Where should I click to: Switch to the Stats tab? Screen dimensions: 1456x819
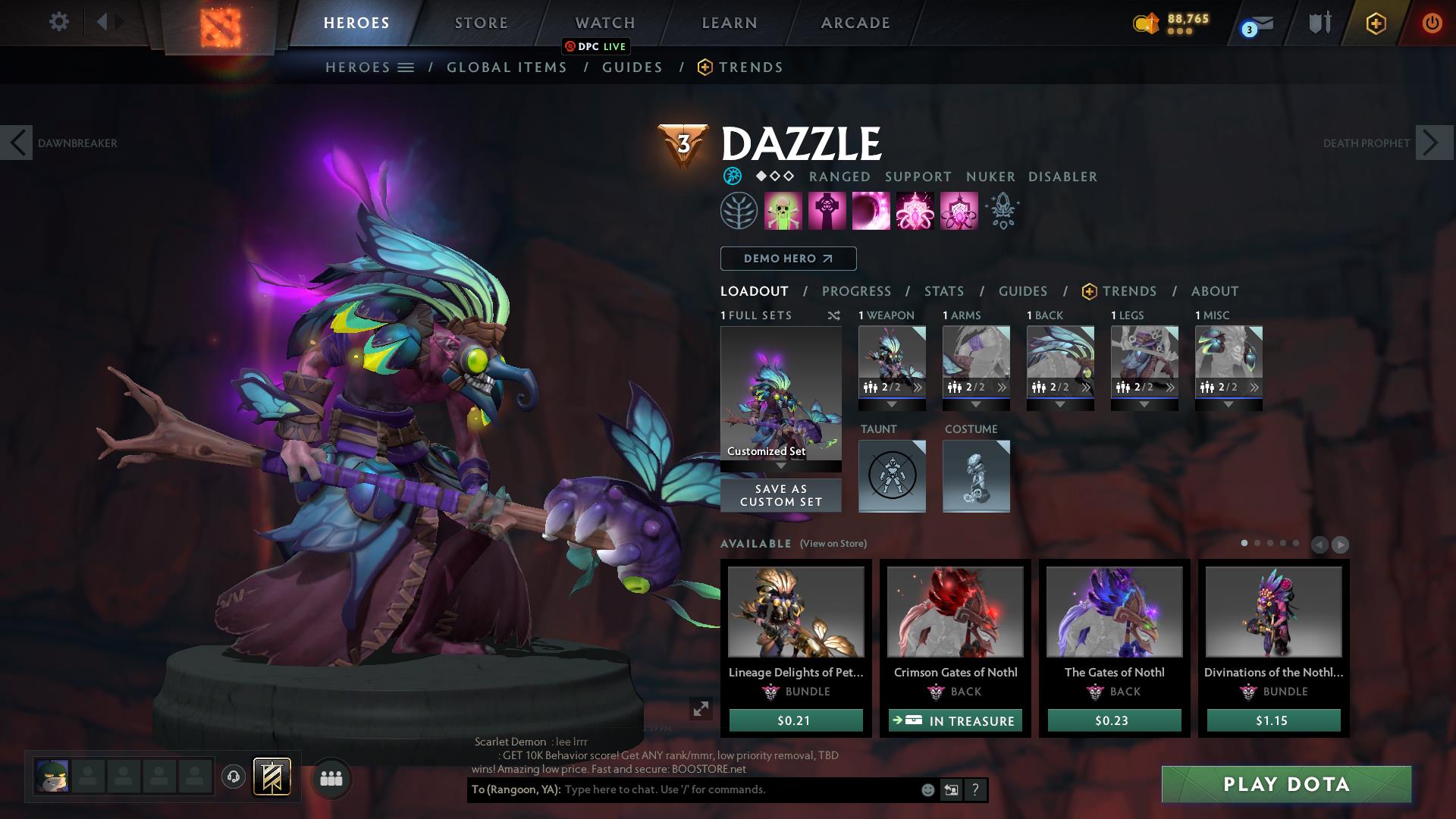coord(943,290)
